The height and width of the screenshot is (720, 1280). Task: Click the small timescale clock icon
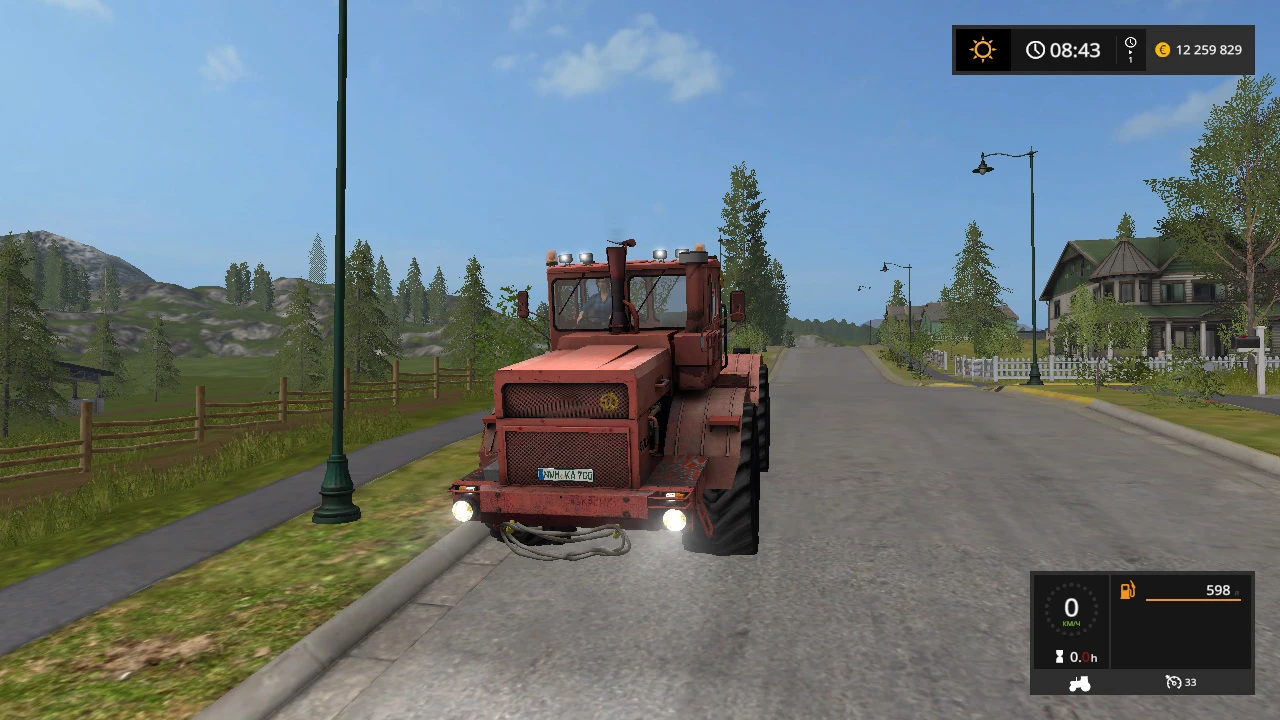pos(1130,42)
